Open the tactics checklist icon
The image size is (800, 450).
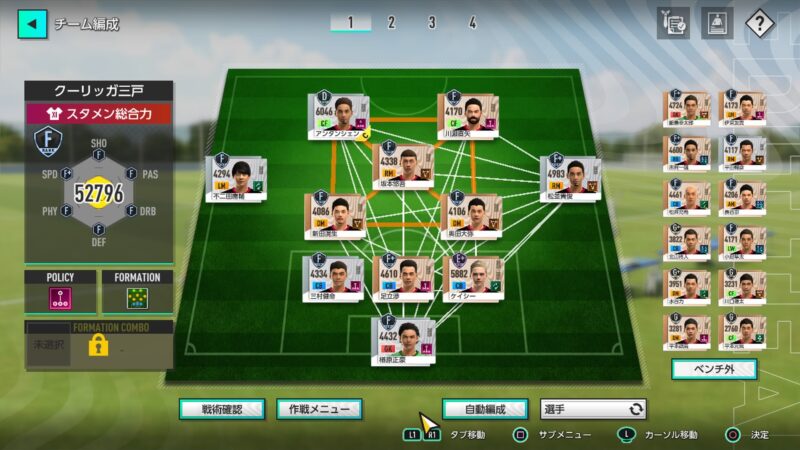click(673, 23)
